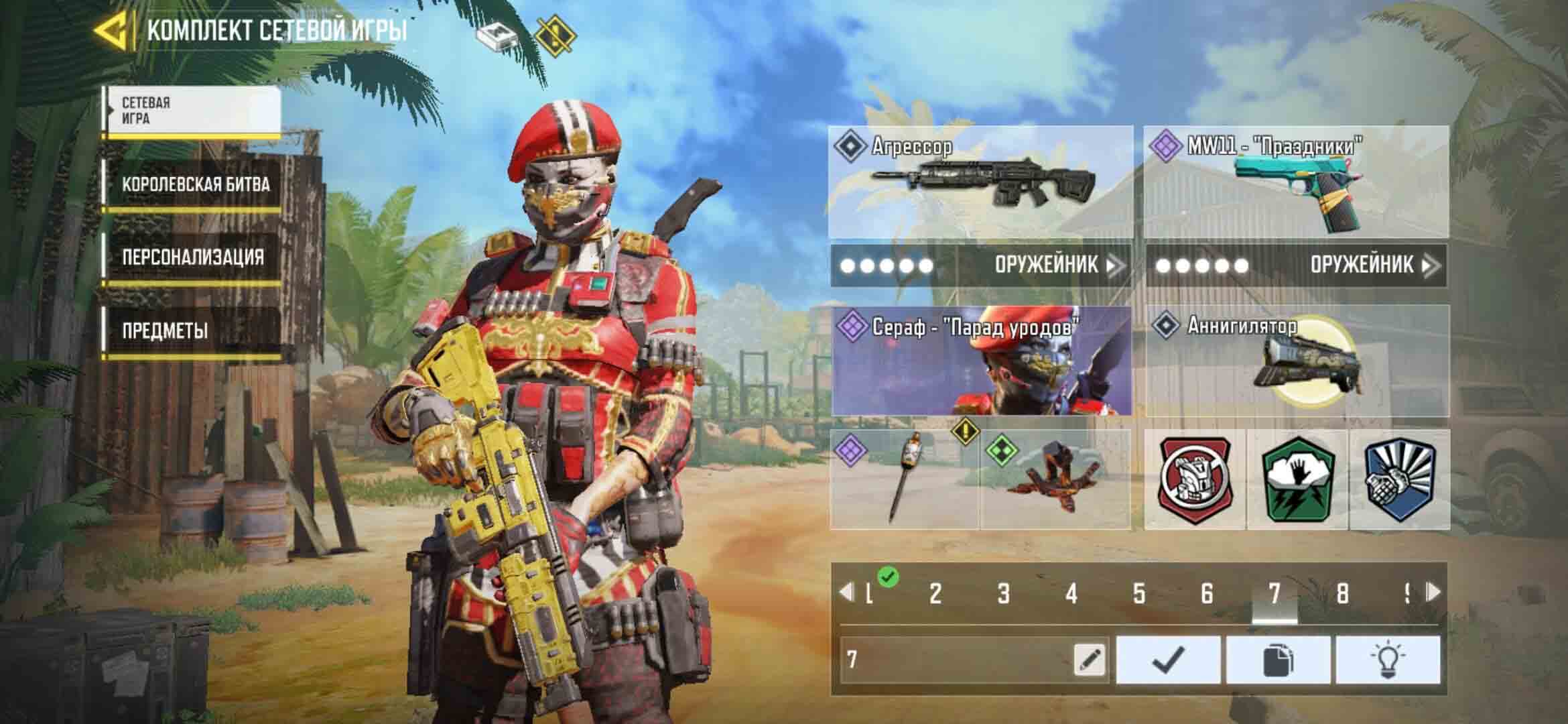Select the molotov lethal equipment slot
This screenshot has width=1568, height=724.
pyautogui.click(x=905, y=480)
